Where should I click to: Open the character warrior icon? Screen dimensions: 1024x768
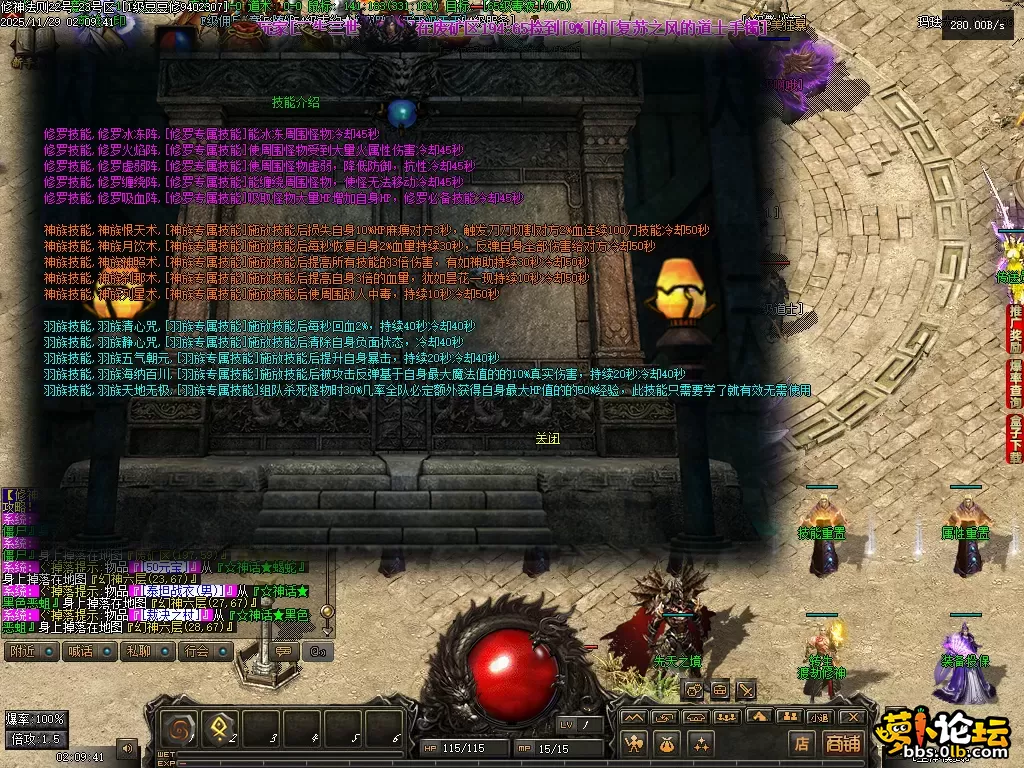pyautogui.click(x=634, y=743)
